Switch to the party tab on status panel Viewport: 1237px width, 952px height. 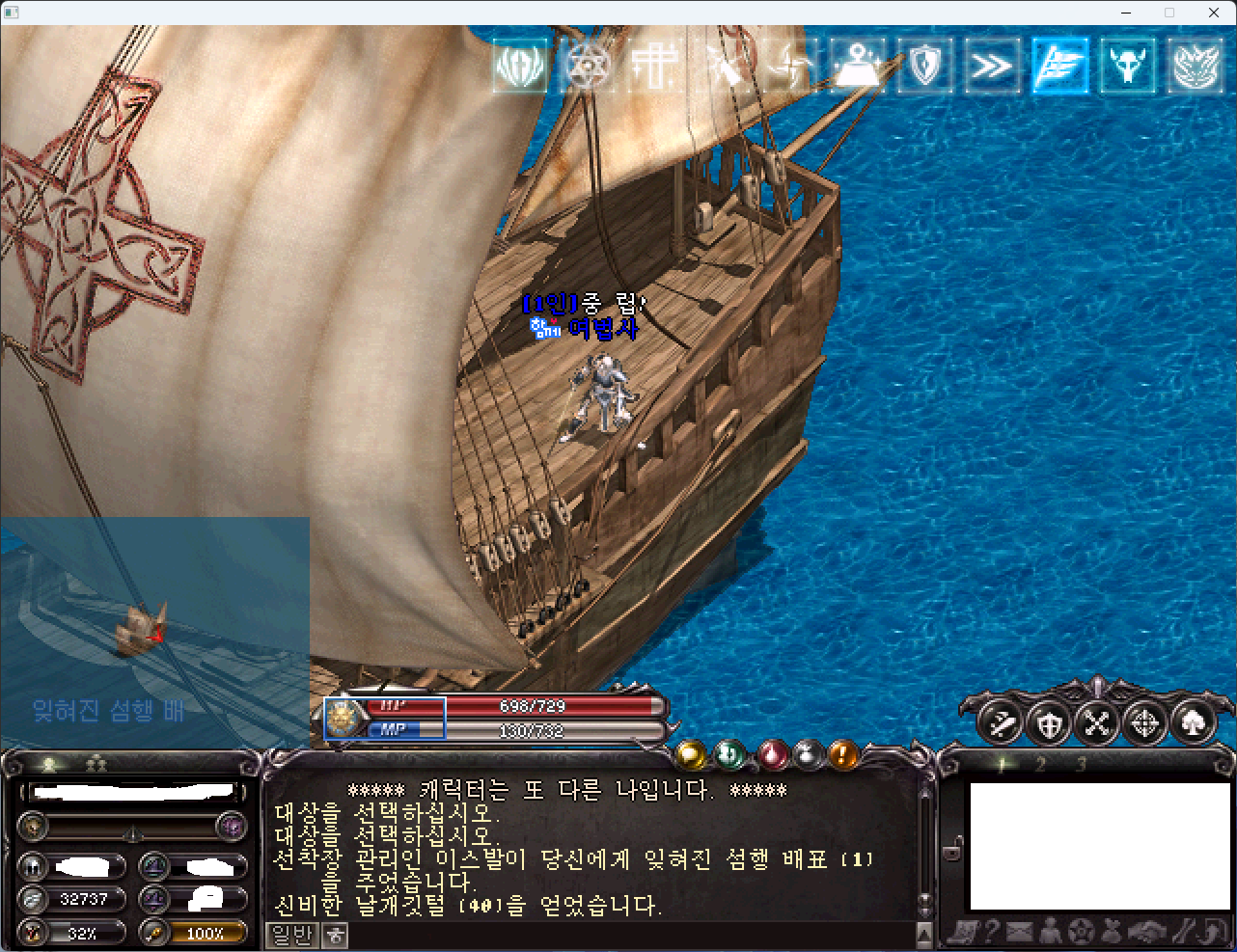click(96, 765)
